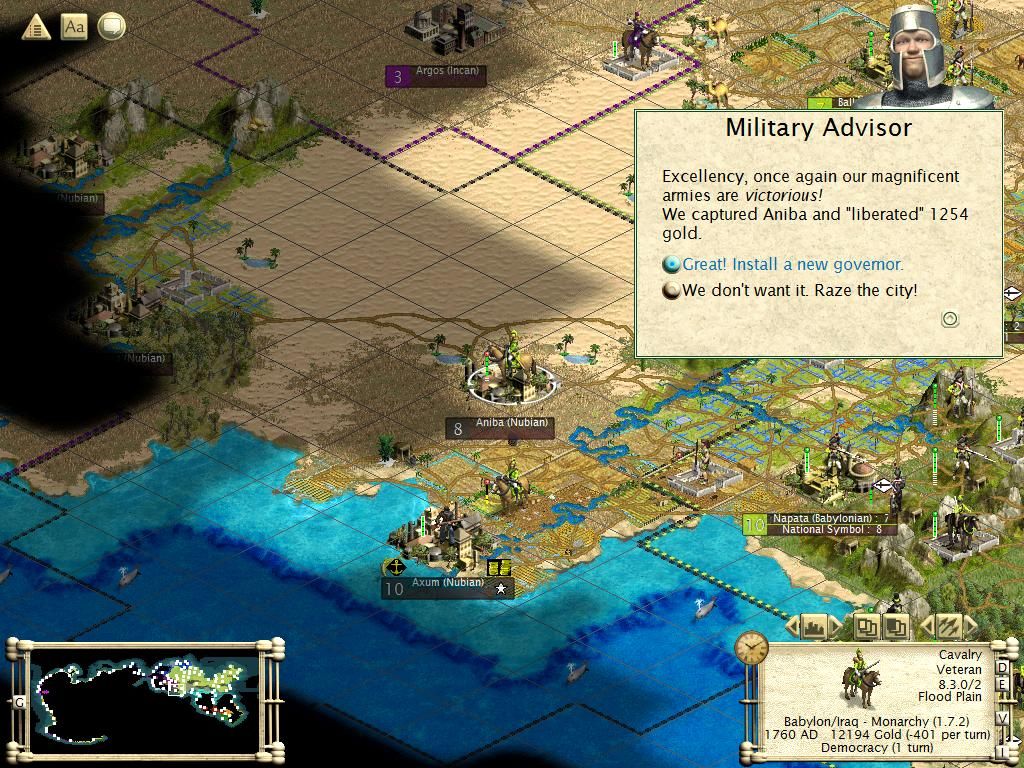Click the outlined overlapping squares button
The width and height of the screenshot is (1024, 768).
click(x=866, y=627)
